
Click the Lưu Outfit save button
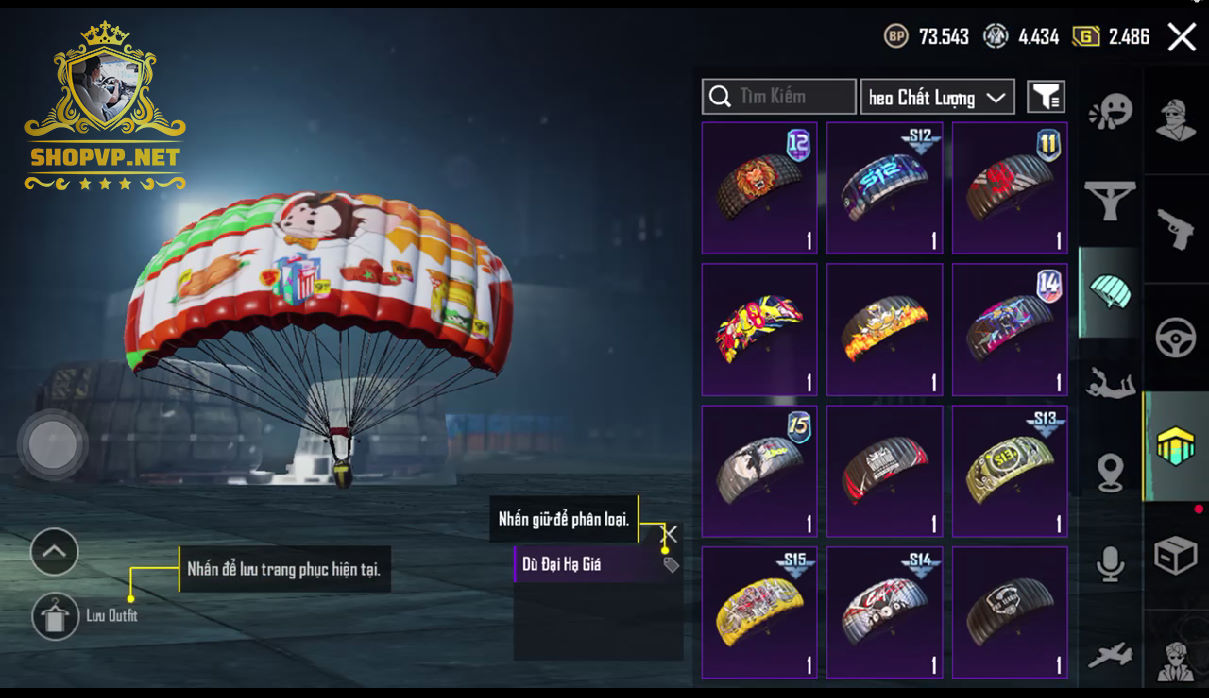(x=56, y=616)
